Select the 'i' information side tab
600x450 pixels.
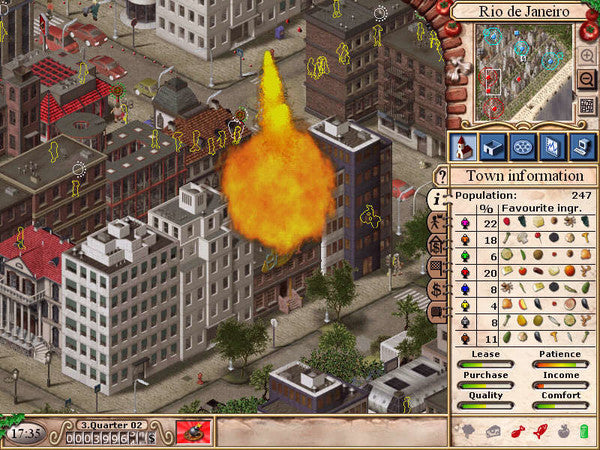[x=438, y=199]
